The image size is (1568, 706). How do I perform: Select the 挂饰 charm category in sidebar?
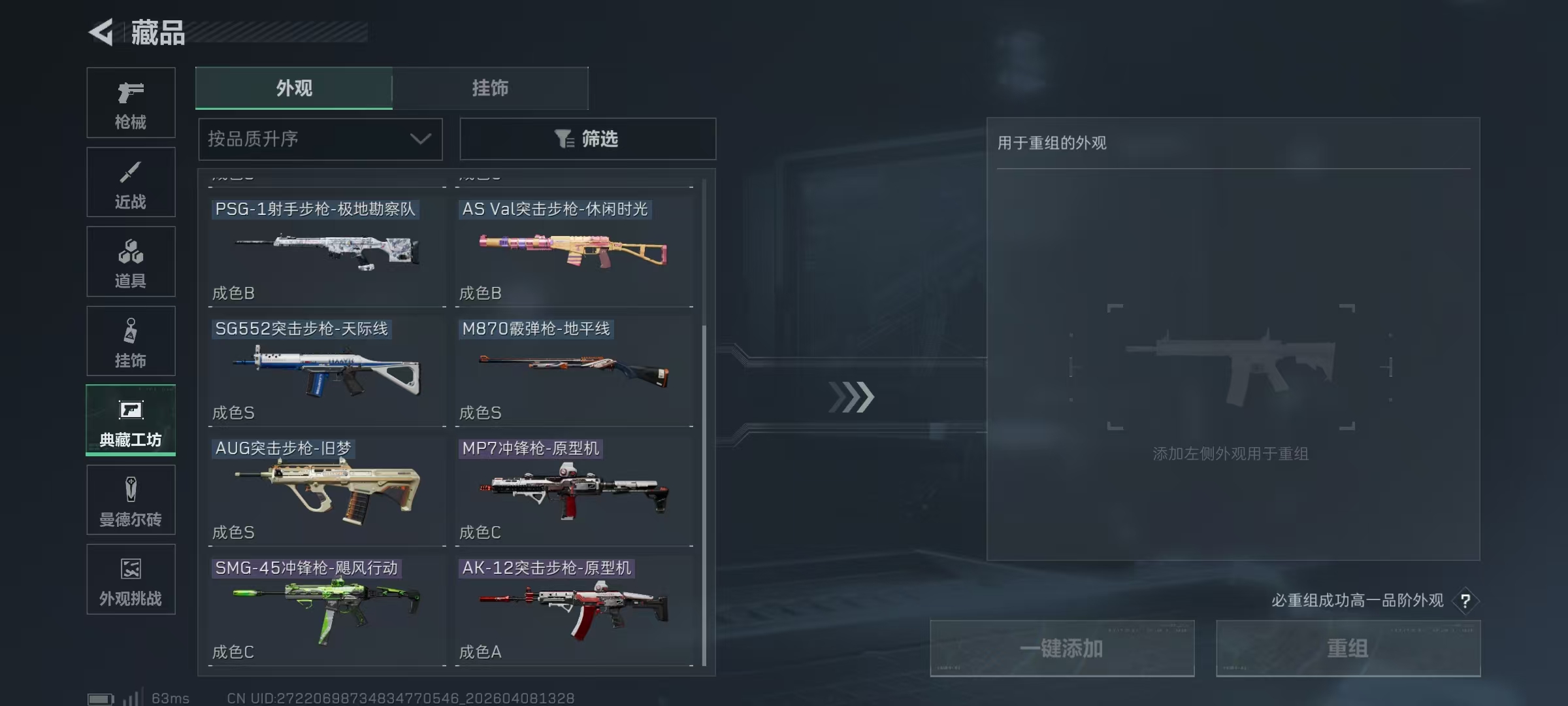pyautogui.click(x=131, y=341)
